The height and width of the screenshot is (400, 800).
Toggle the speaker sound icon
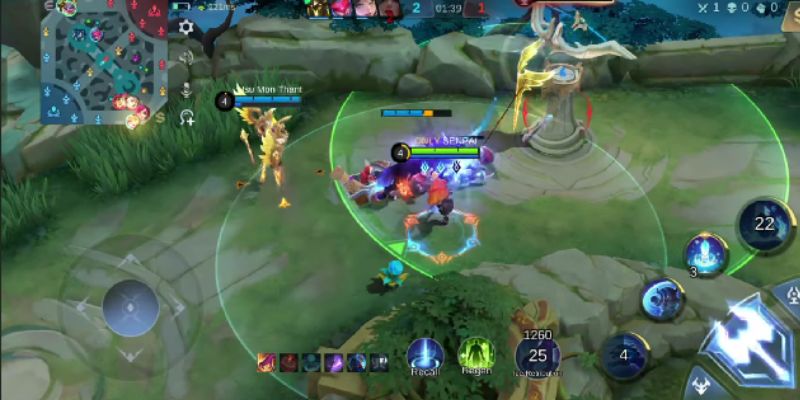click(x=186, y=57)
